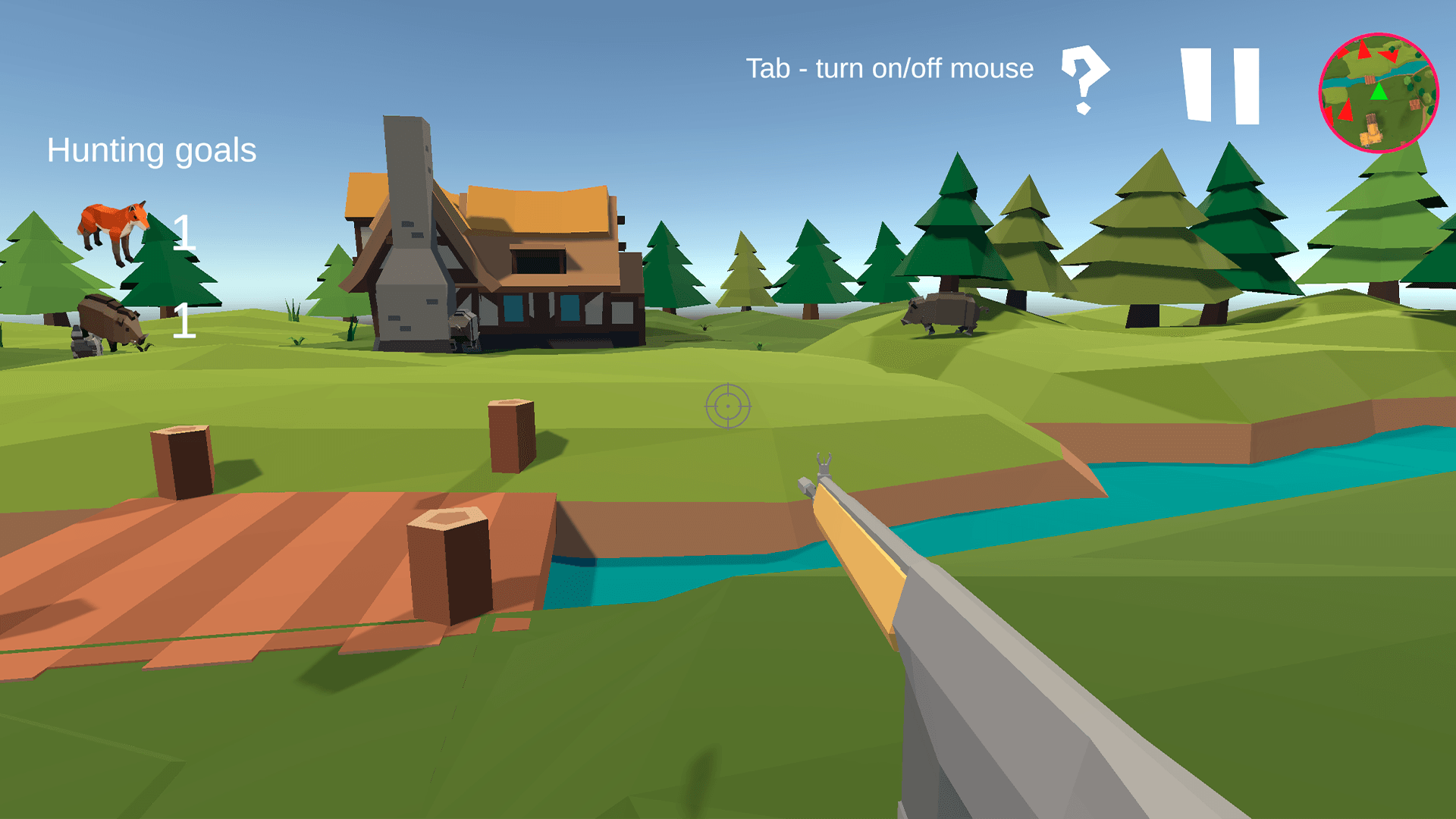Click the crosshair in the center

pos(728,406)
